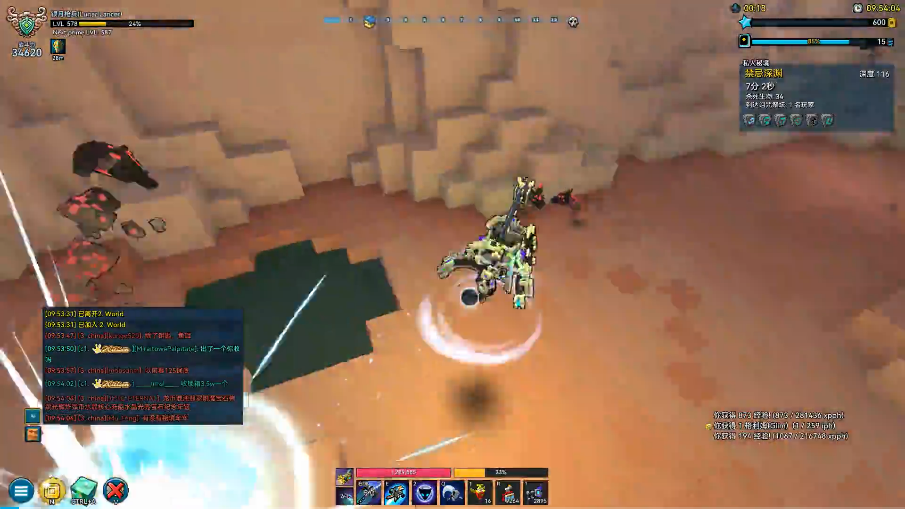Open the main menu hamburger button
The image size is (905, 509).
20,490
